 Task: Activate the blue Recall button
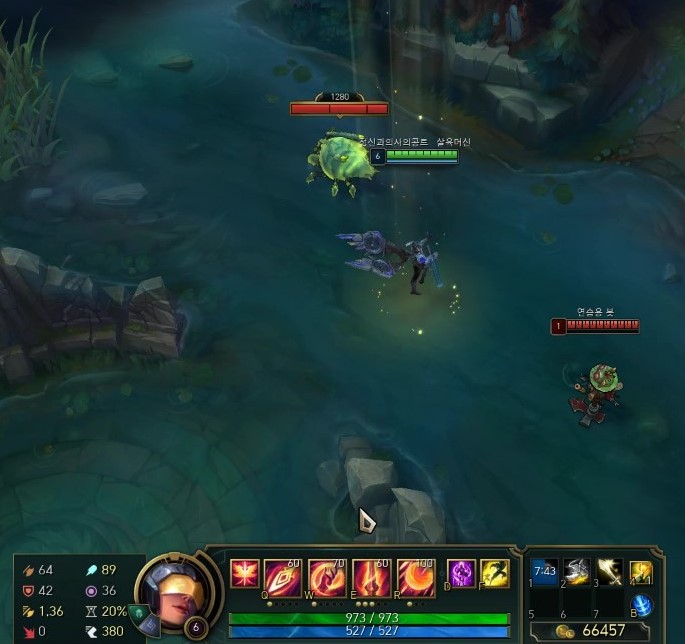pos(643,604)
